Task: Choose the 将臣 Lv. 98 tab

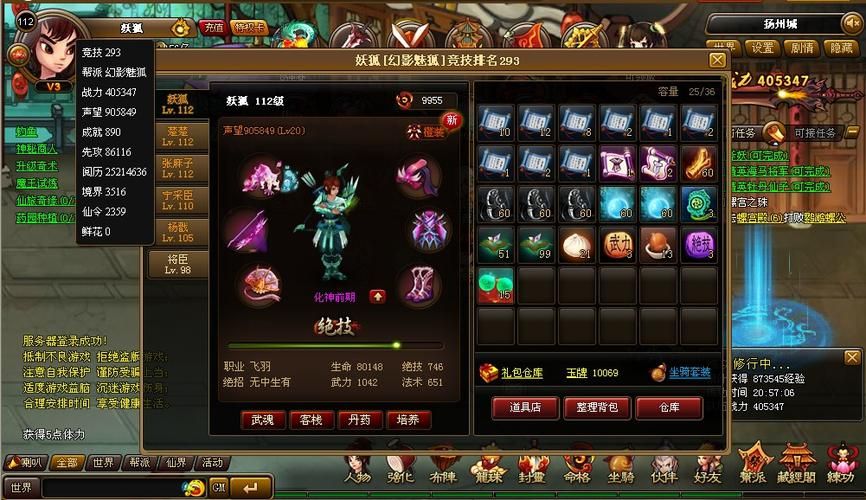Action: click(177, 264)
